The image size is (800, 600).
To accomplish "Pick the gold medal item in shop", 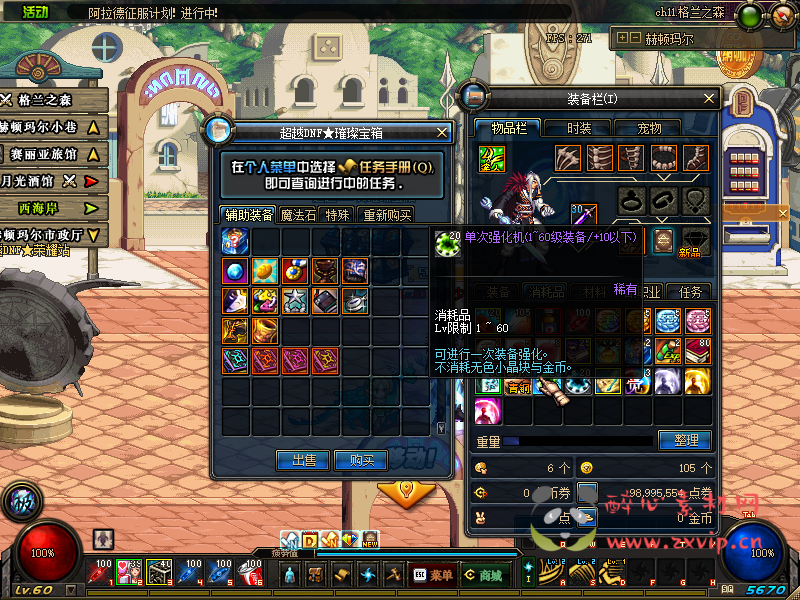I will 295,270.
